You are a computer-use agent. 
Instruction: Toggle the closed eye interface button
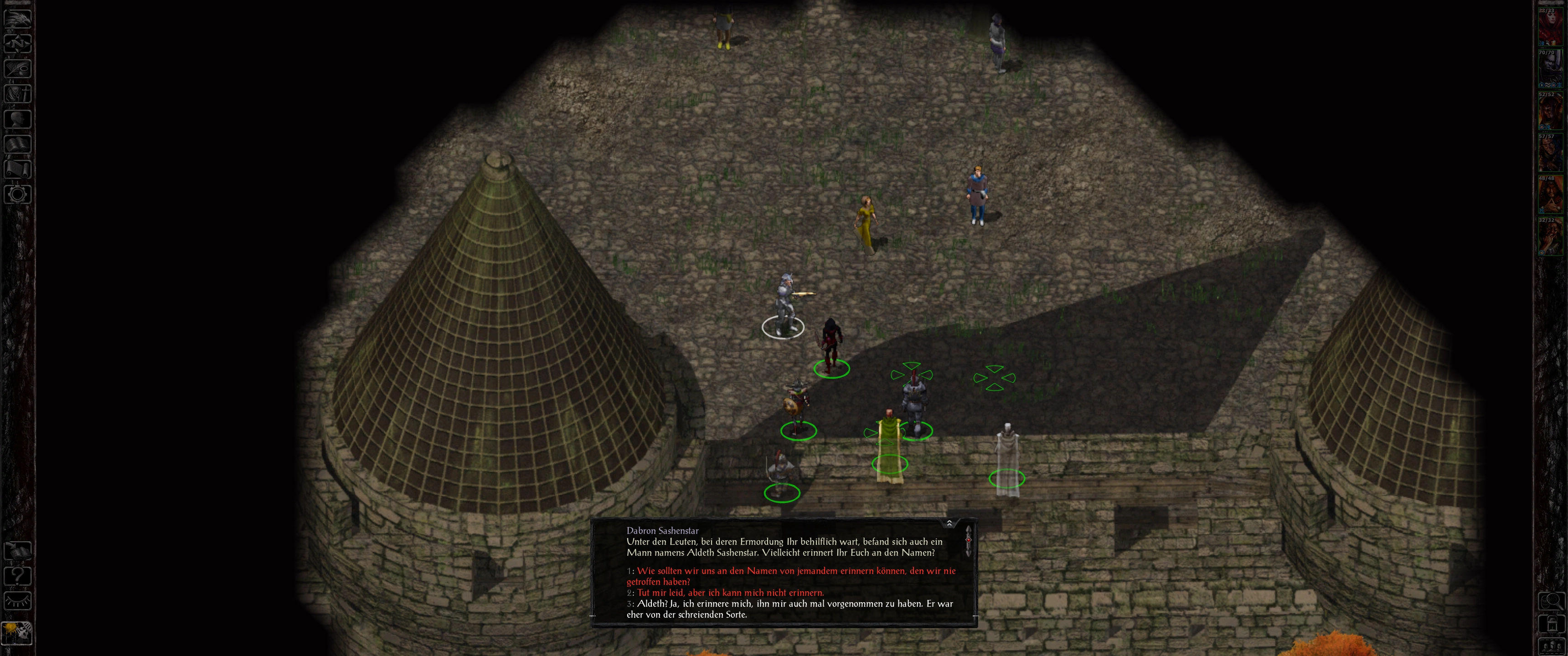[17, 601]
